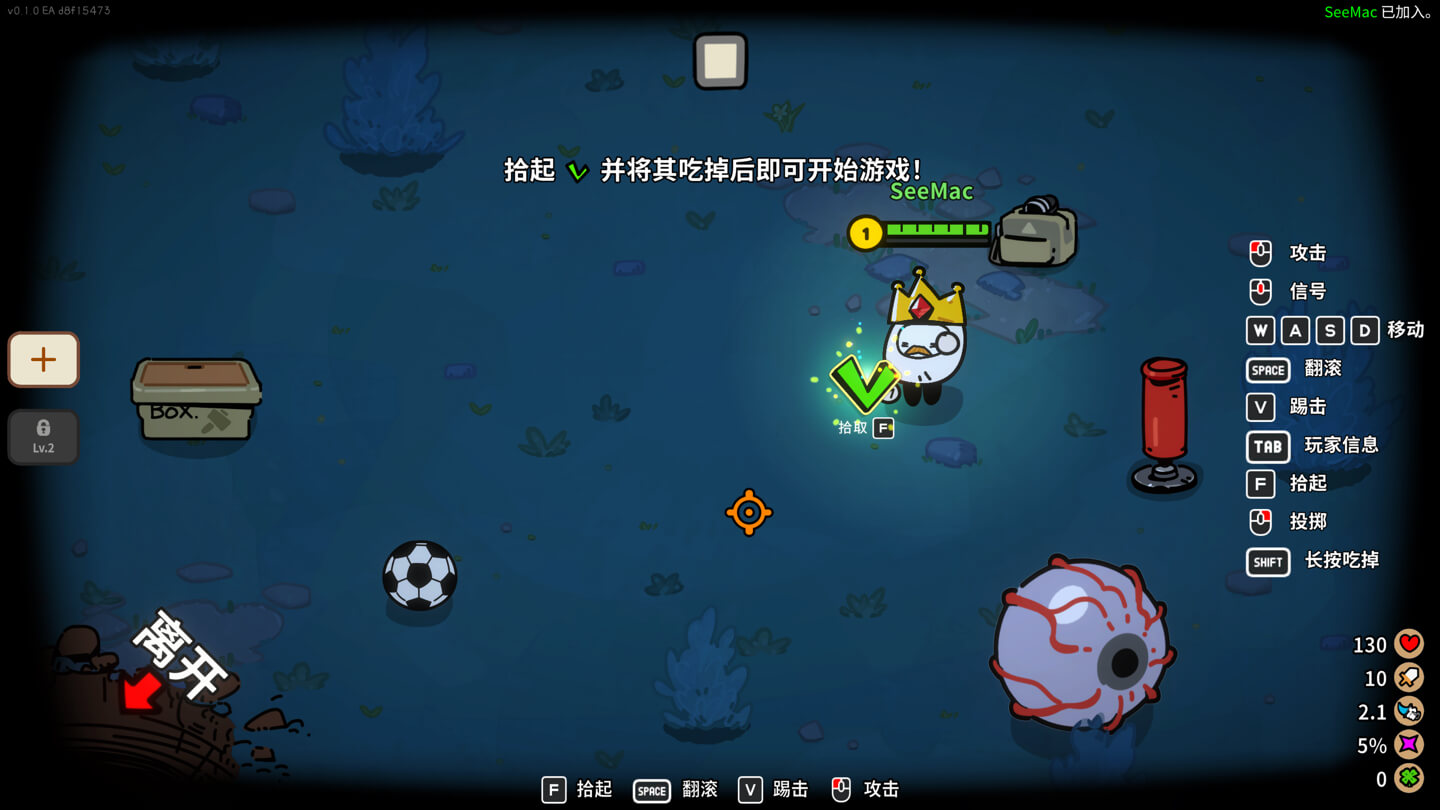This screenshot has height=810, width=1440.
Task: Click the TAB 玩家信息 key icon
Action: pos(1267,446)
